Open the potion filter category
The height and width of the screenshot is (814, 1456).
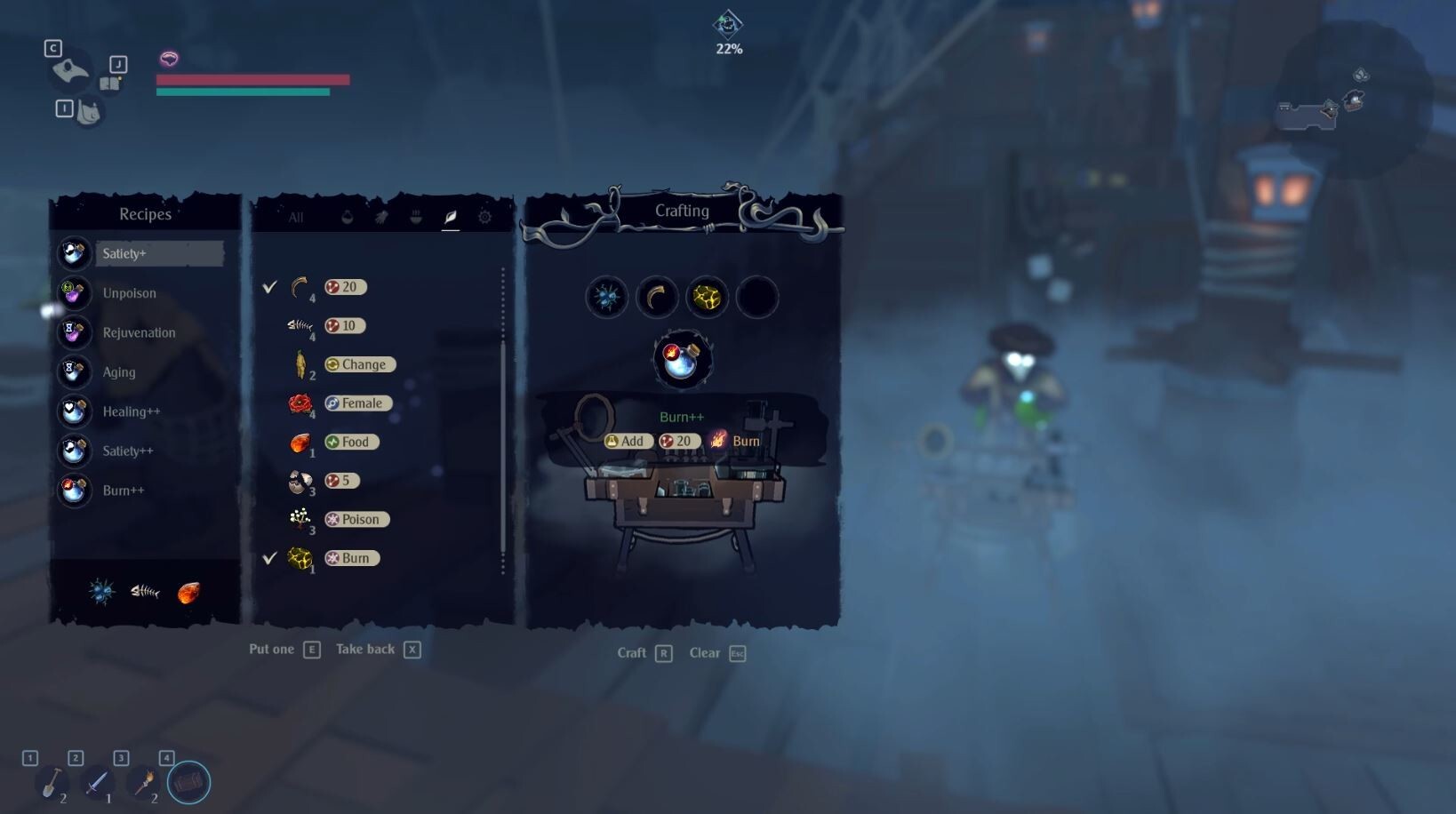click(x=347, y=217)
